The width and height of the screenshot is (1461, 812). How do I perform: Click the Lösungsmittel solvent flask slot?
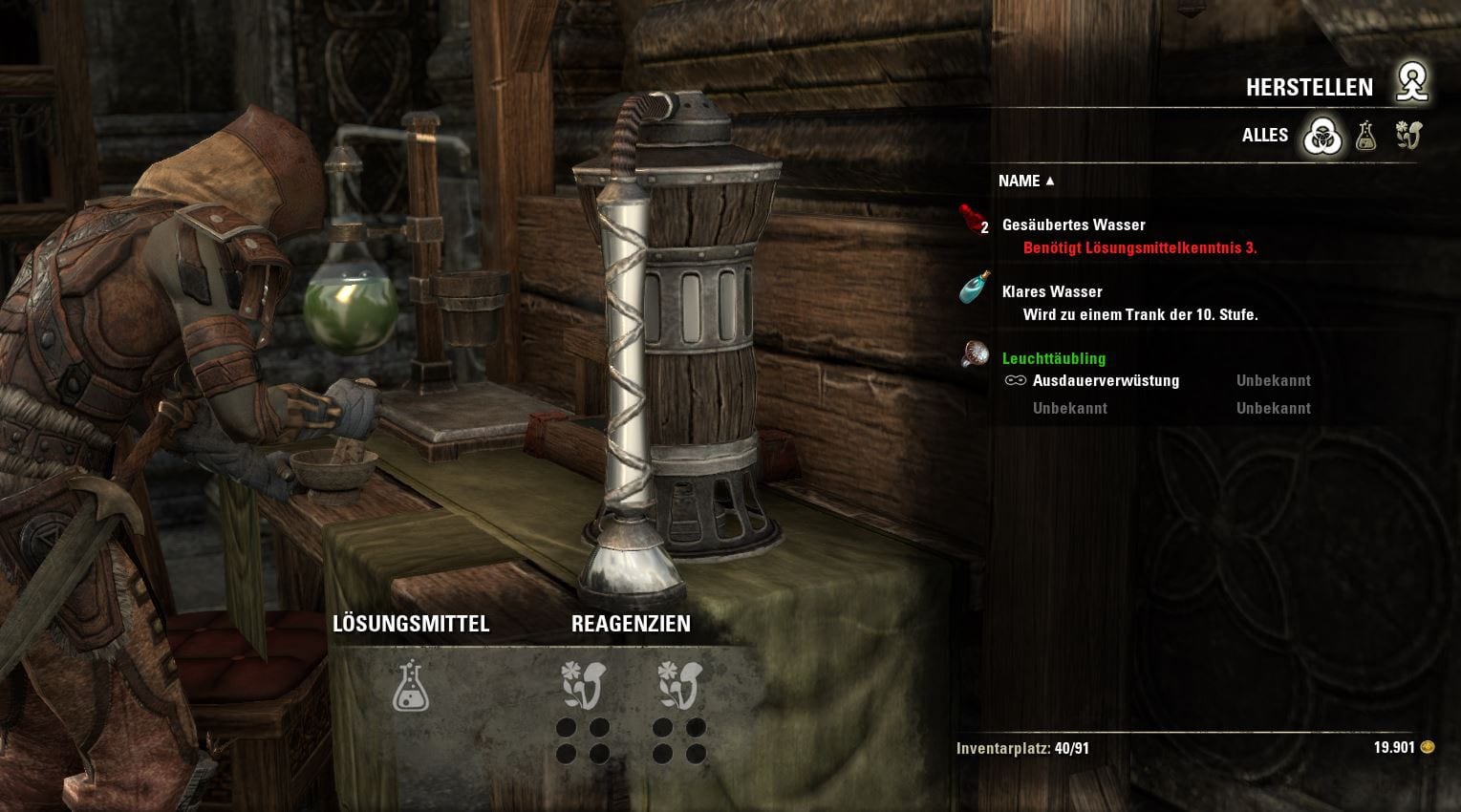(x=411, y=686)
